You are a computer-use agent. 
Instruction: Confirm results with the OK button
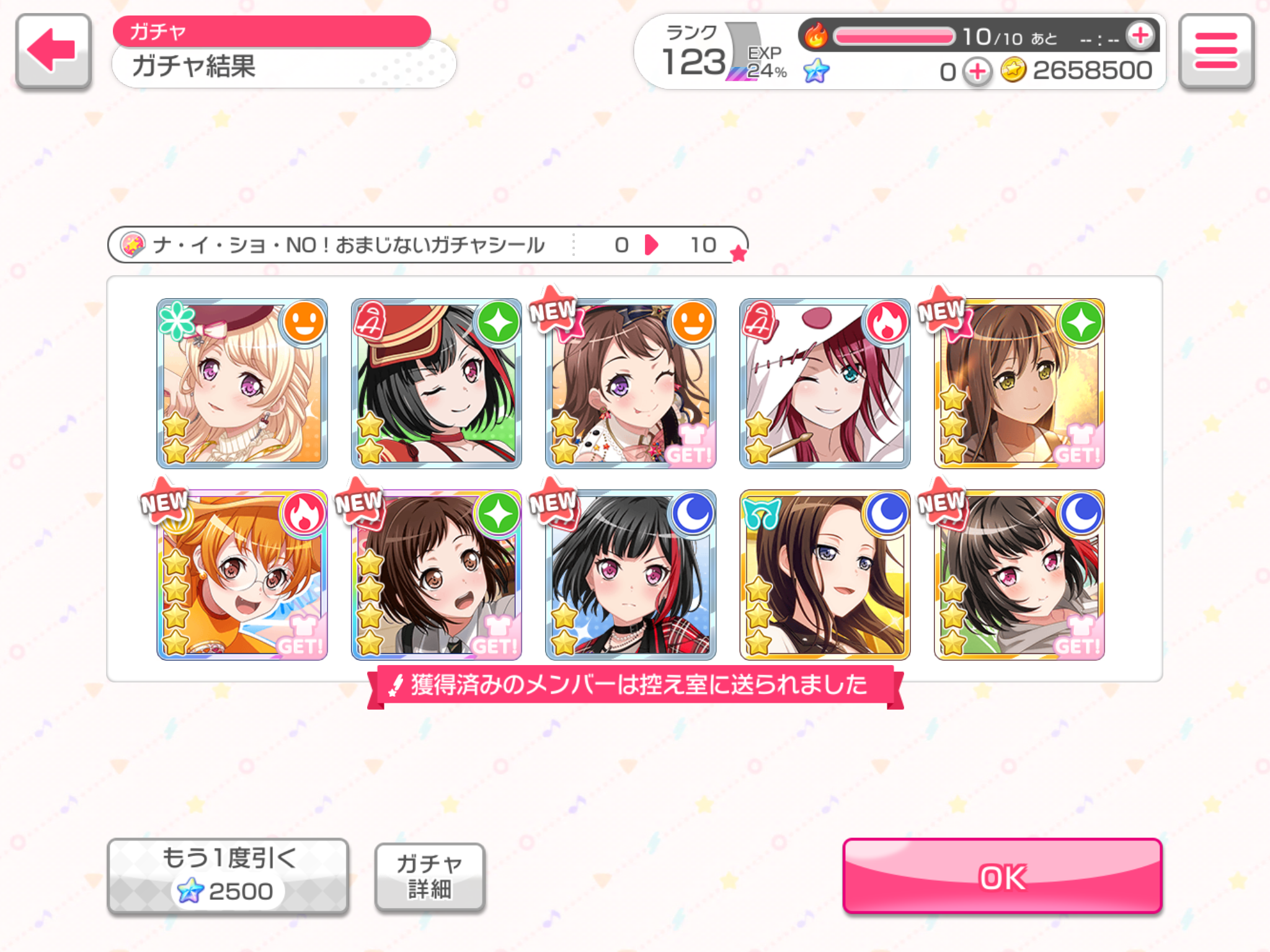[1001, 876]
